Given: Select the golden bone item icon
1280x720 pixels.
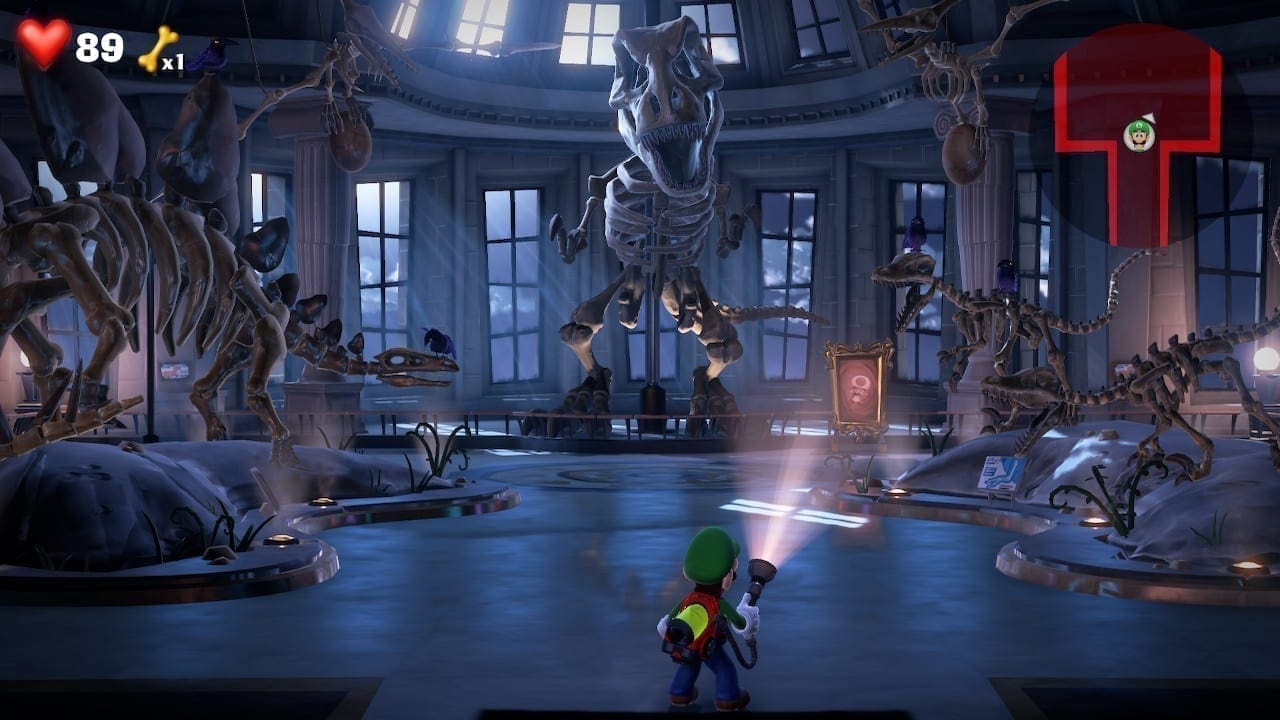Looking at the screenshot, I should pos(157,47).
